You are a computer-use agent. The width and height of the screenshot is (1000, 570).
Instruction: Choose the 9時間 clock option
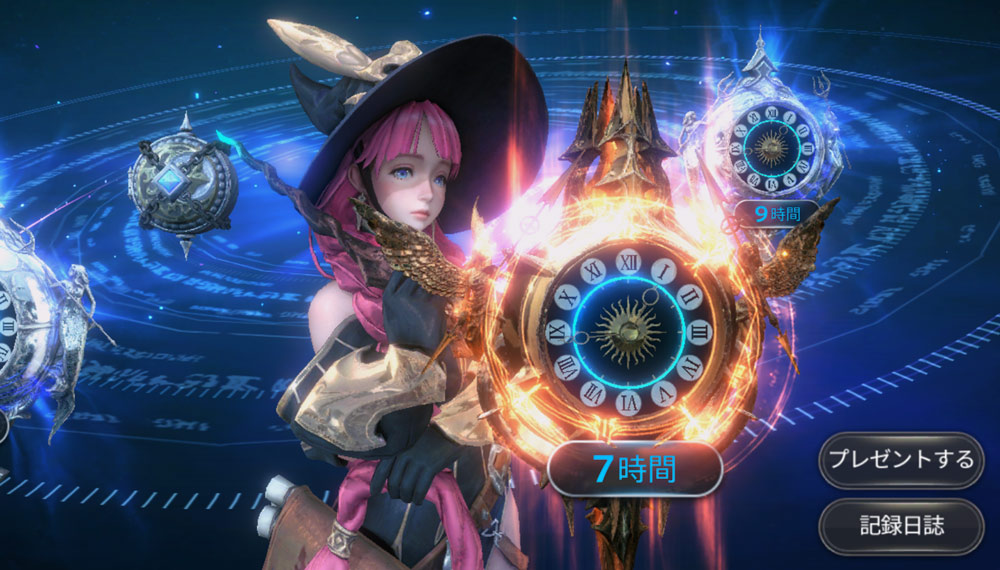(775, 213)
